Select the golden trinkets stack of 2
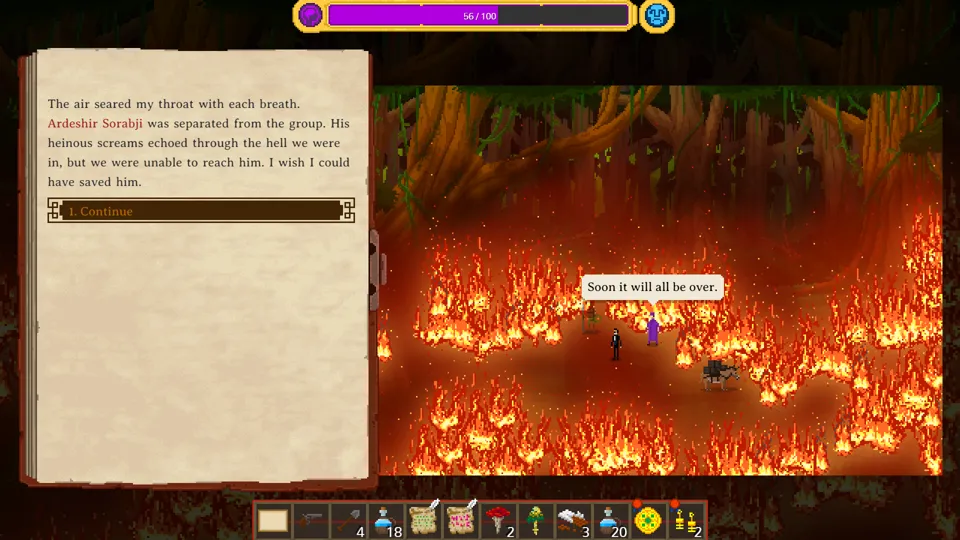The image size is (960, 540). [x=687, y=521]
